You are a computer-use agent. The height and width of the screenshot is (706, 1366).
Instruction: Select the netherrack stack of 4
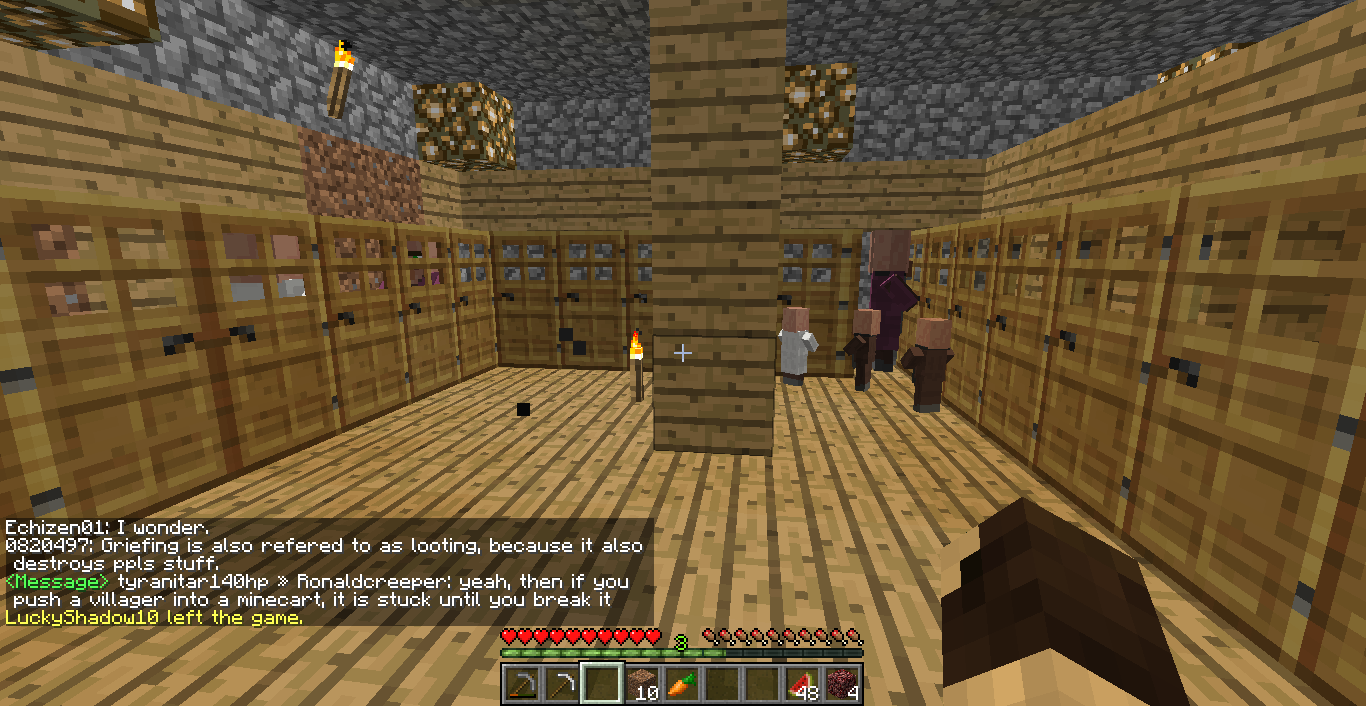point(841,684)
